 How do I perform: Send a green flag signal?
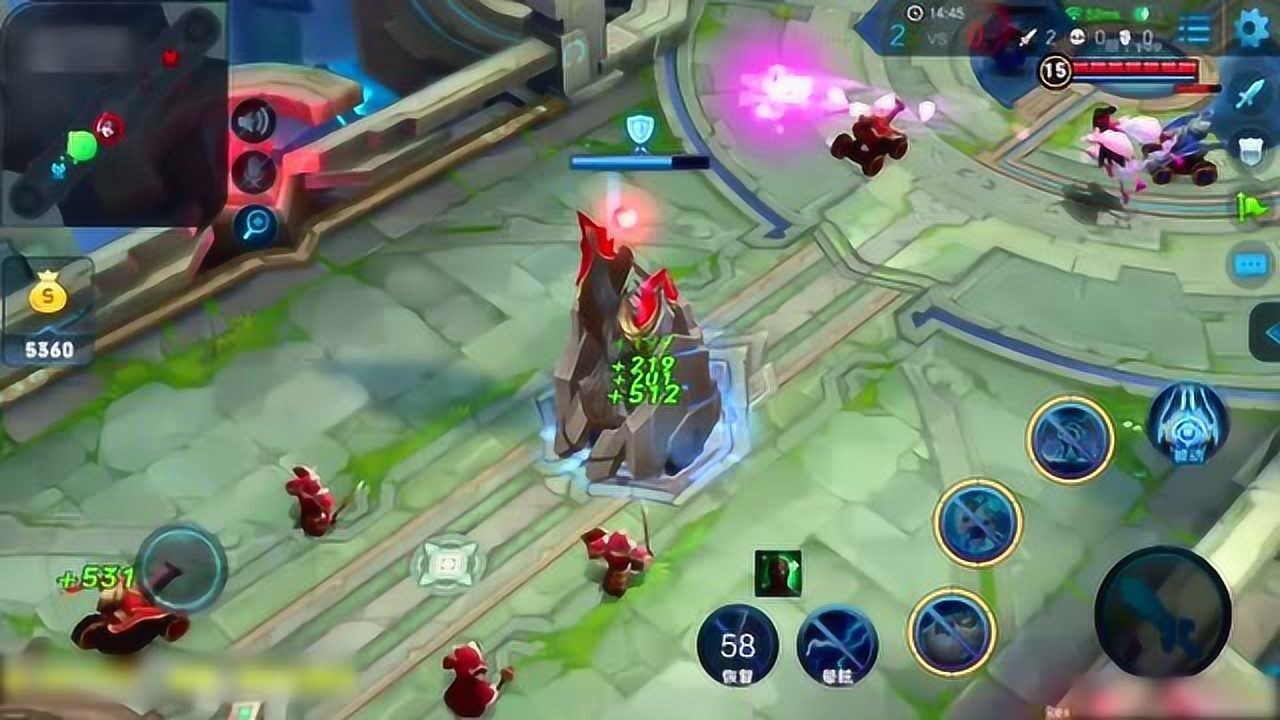coord(1250,207)
